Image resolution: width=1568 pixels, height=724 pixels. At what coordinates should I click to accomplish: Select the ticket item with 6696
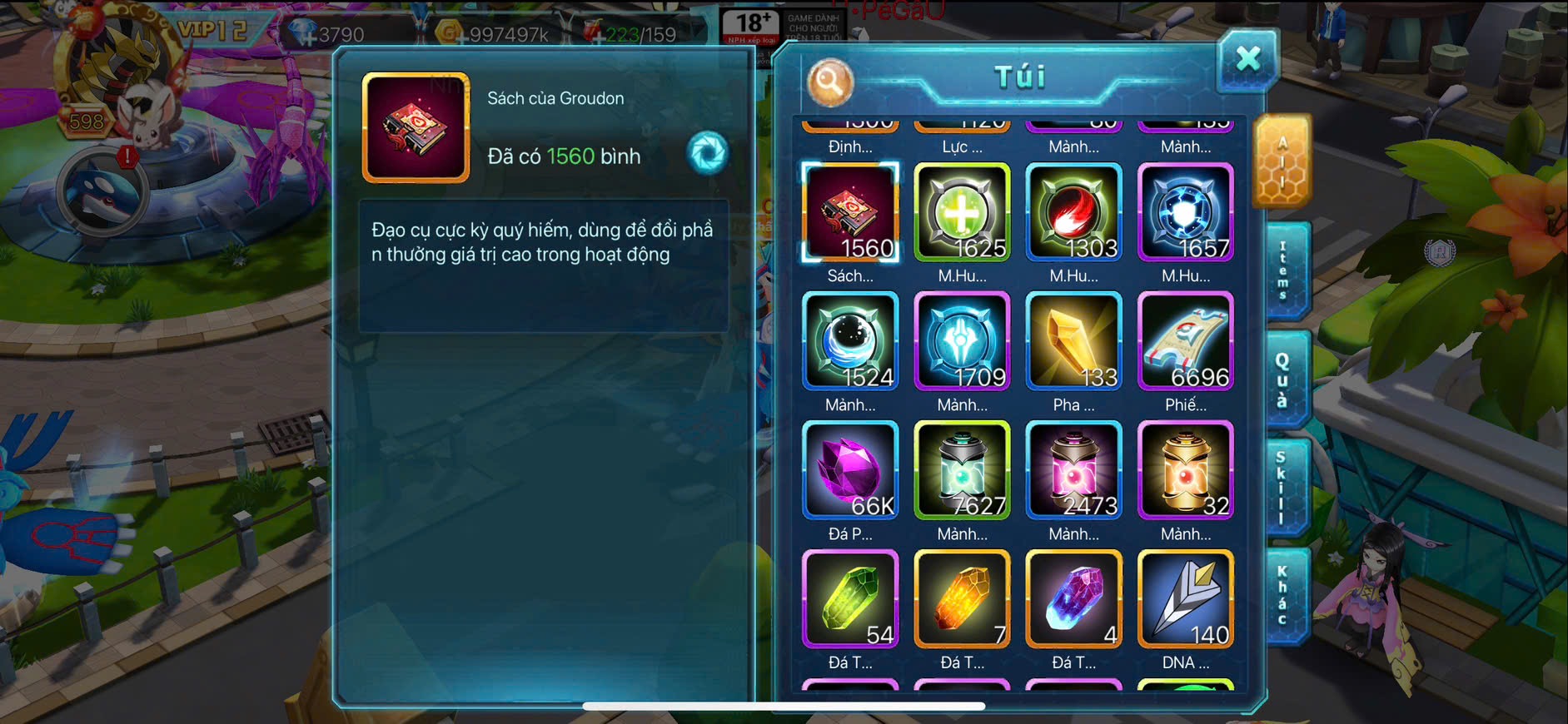[x=1186, y=342]
